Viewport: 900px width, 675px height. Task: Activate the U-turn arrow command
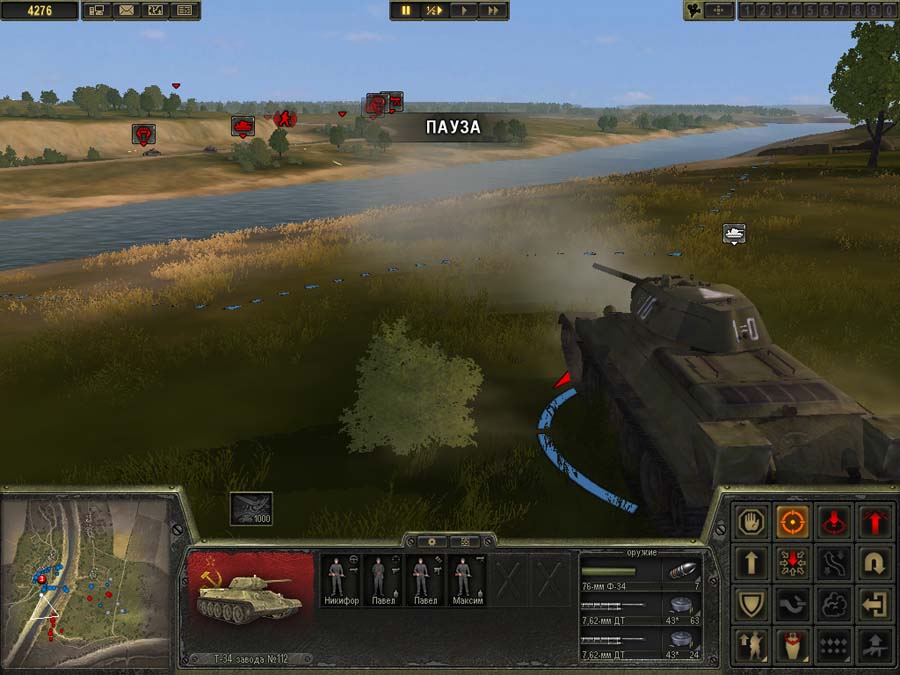click(x=874, y=563)
